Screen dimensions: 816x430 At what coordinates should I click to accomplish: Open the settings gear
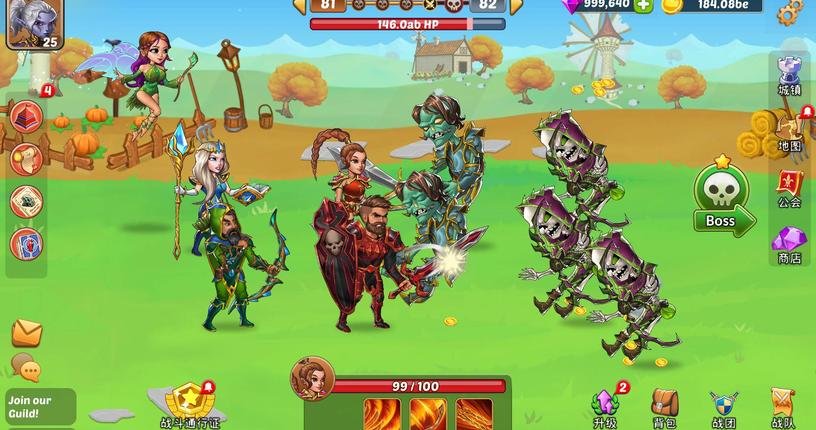click(790, 11)
